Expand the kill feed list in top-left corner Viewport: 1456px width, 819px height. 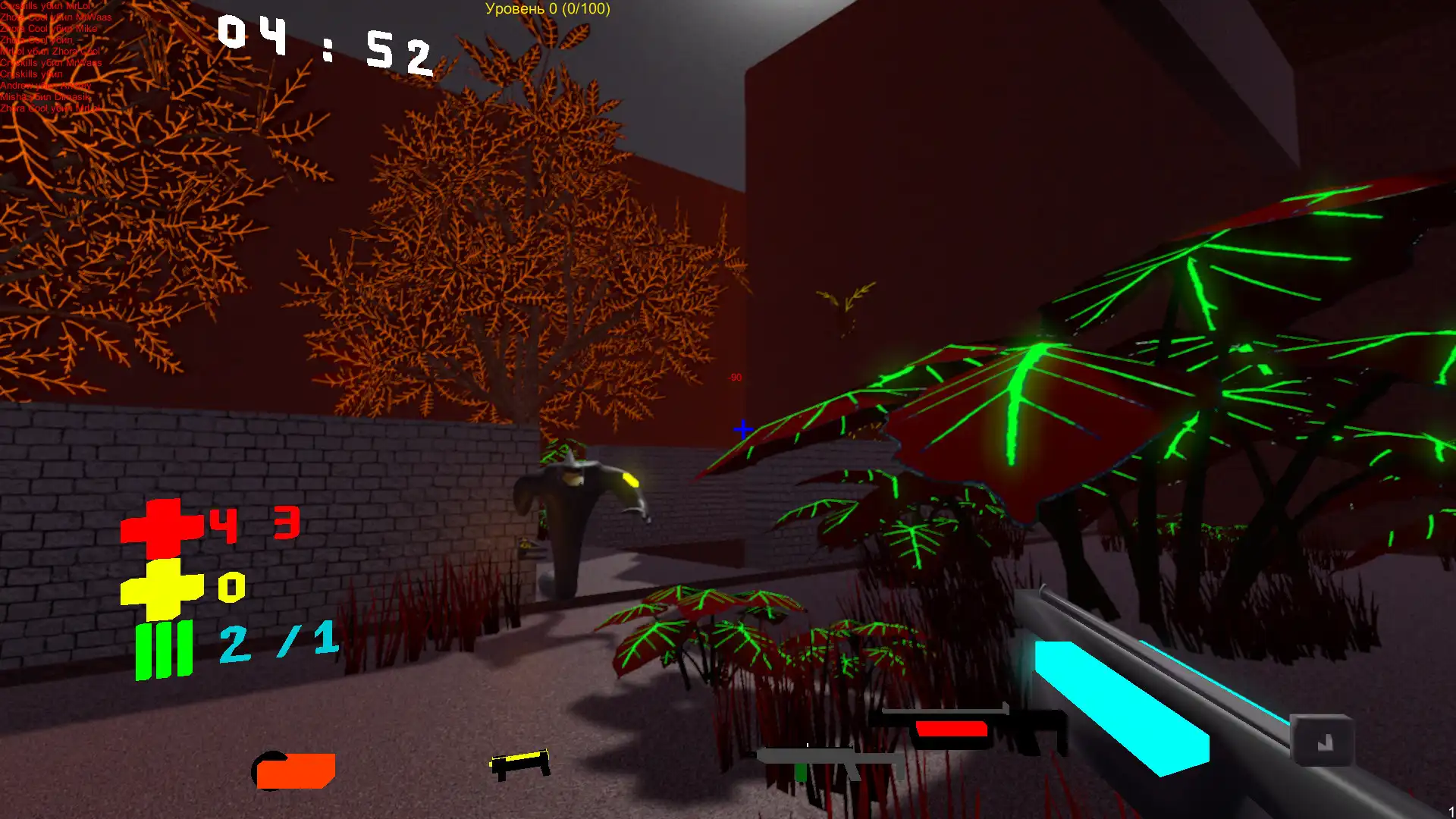53,57
